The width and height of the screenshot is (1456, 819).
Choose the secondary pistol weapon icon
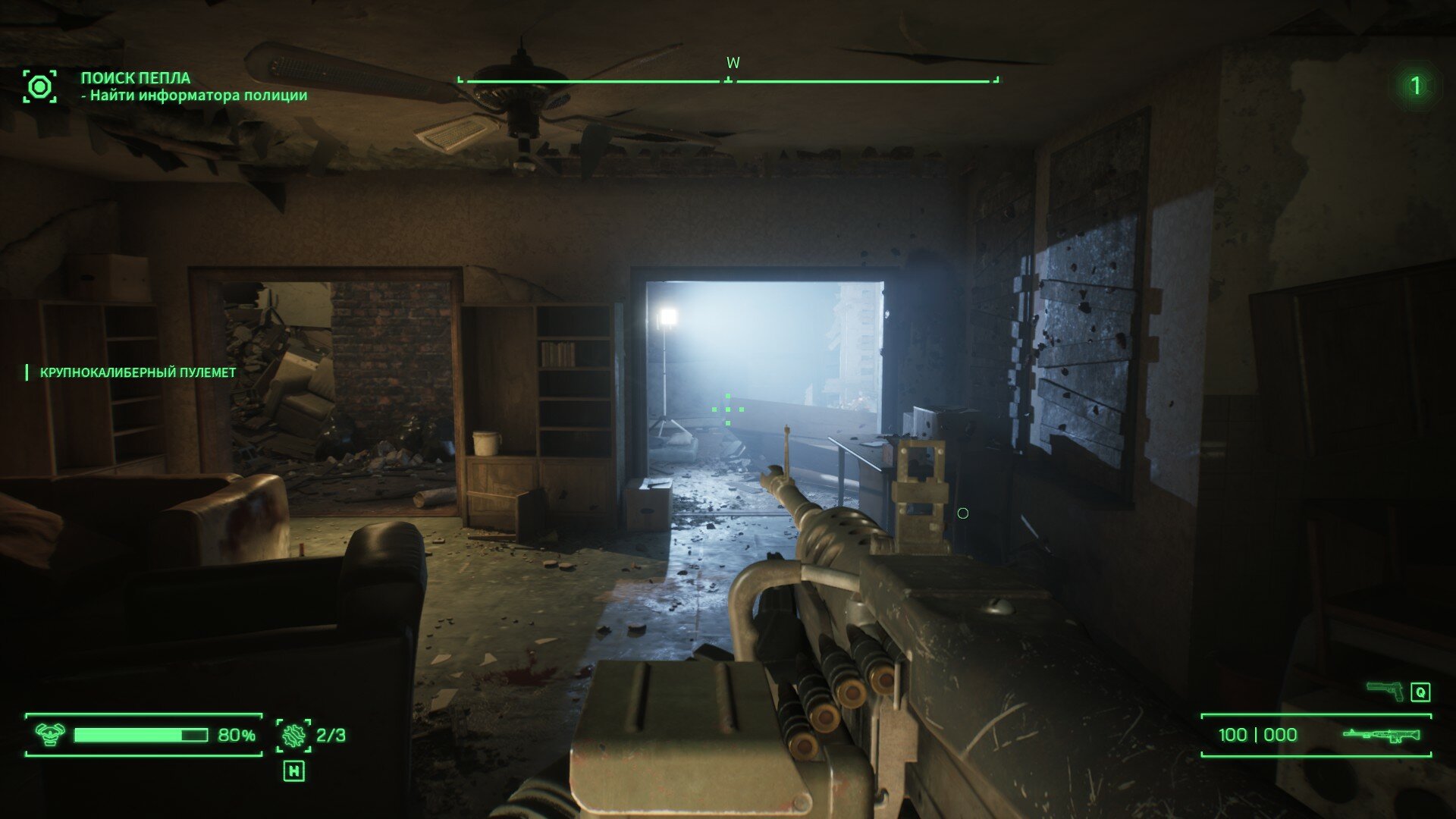tap(1385, 691)
